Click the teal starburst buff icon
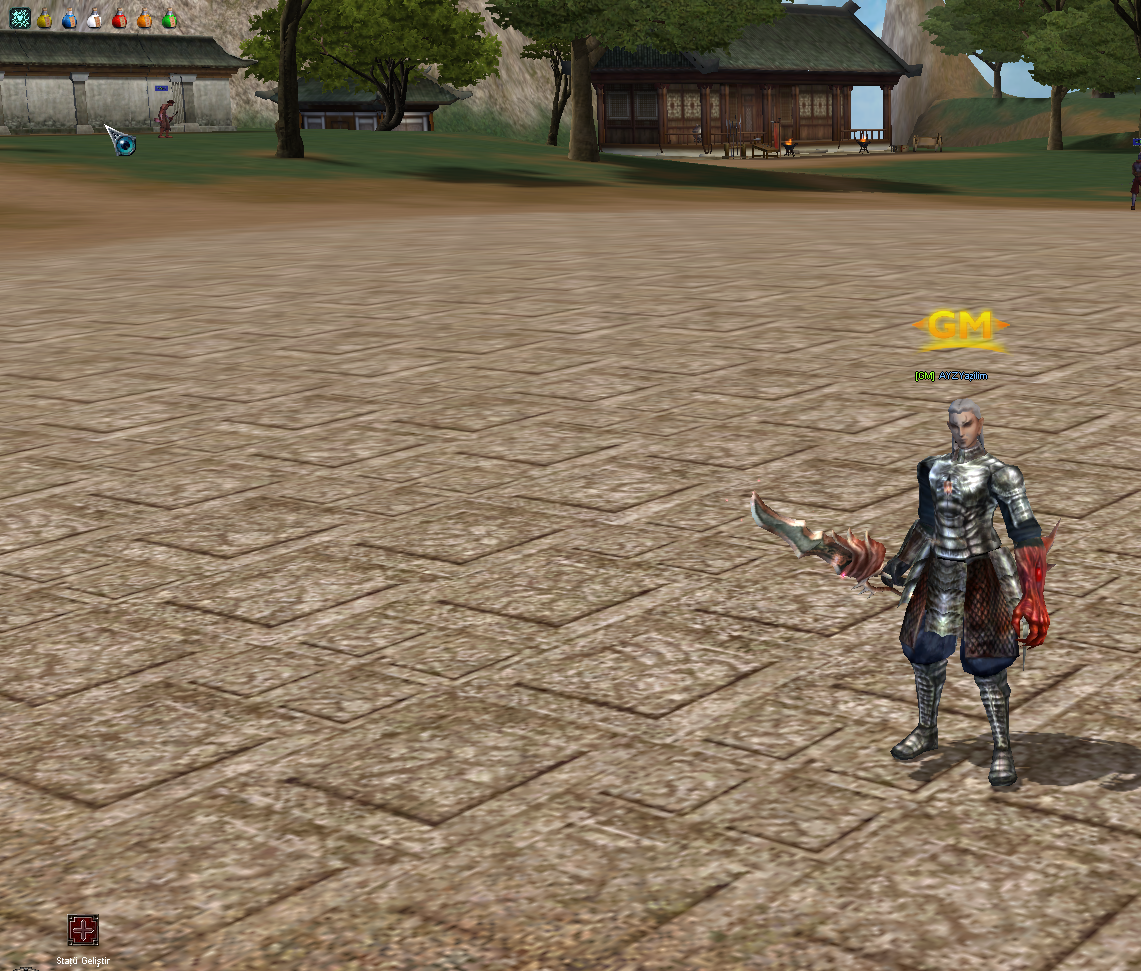This screenshot has width=1141, height=971. click(x=19, y=18)
